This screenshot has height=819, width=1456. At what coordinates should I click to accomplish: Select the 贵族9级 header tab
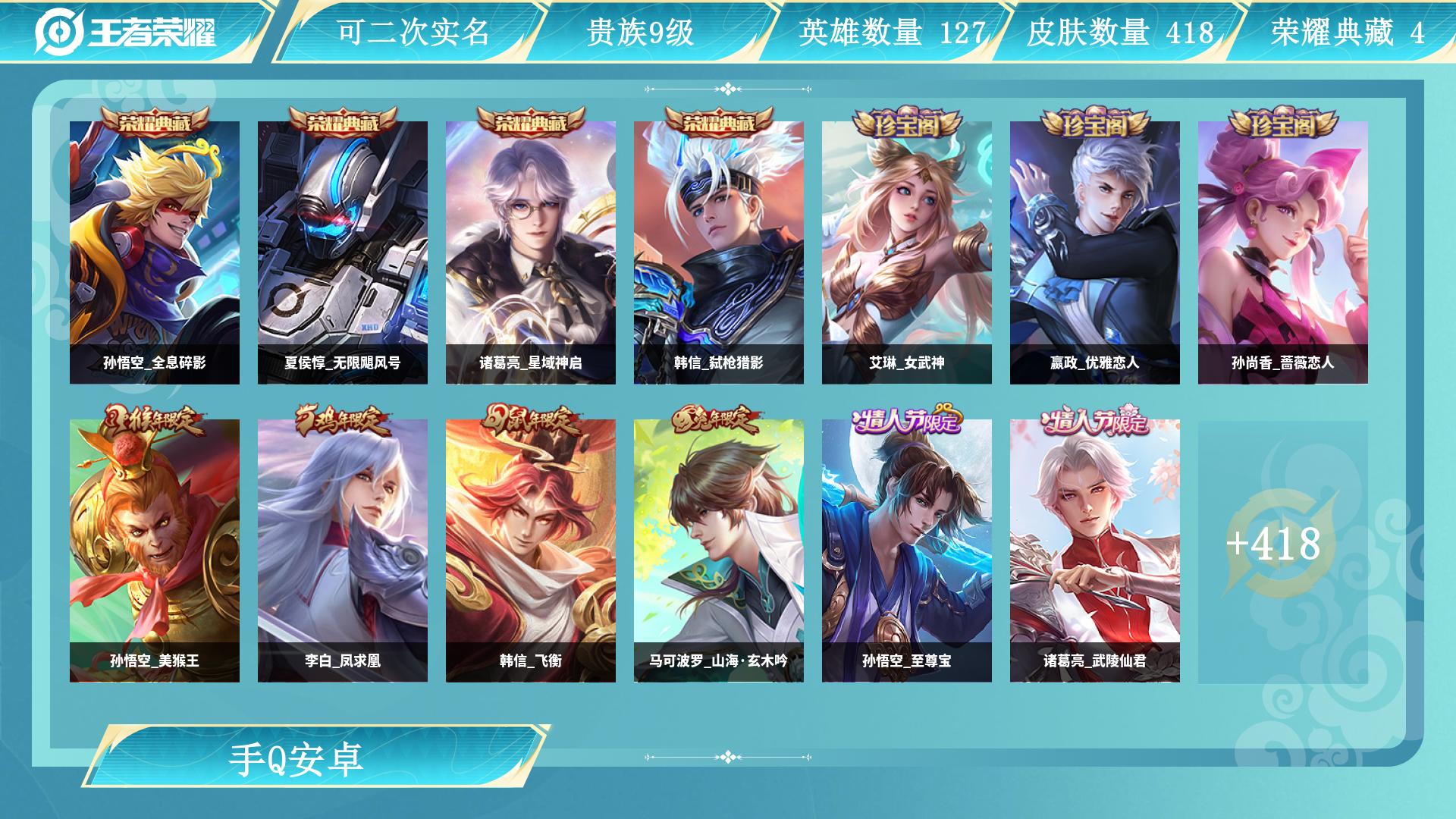coord(640,32)
